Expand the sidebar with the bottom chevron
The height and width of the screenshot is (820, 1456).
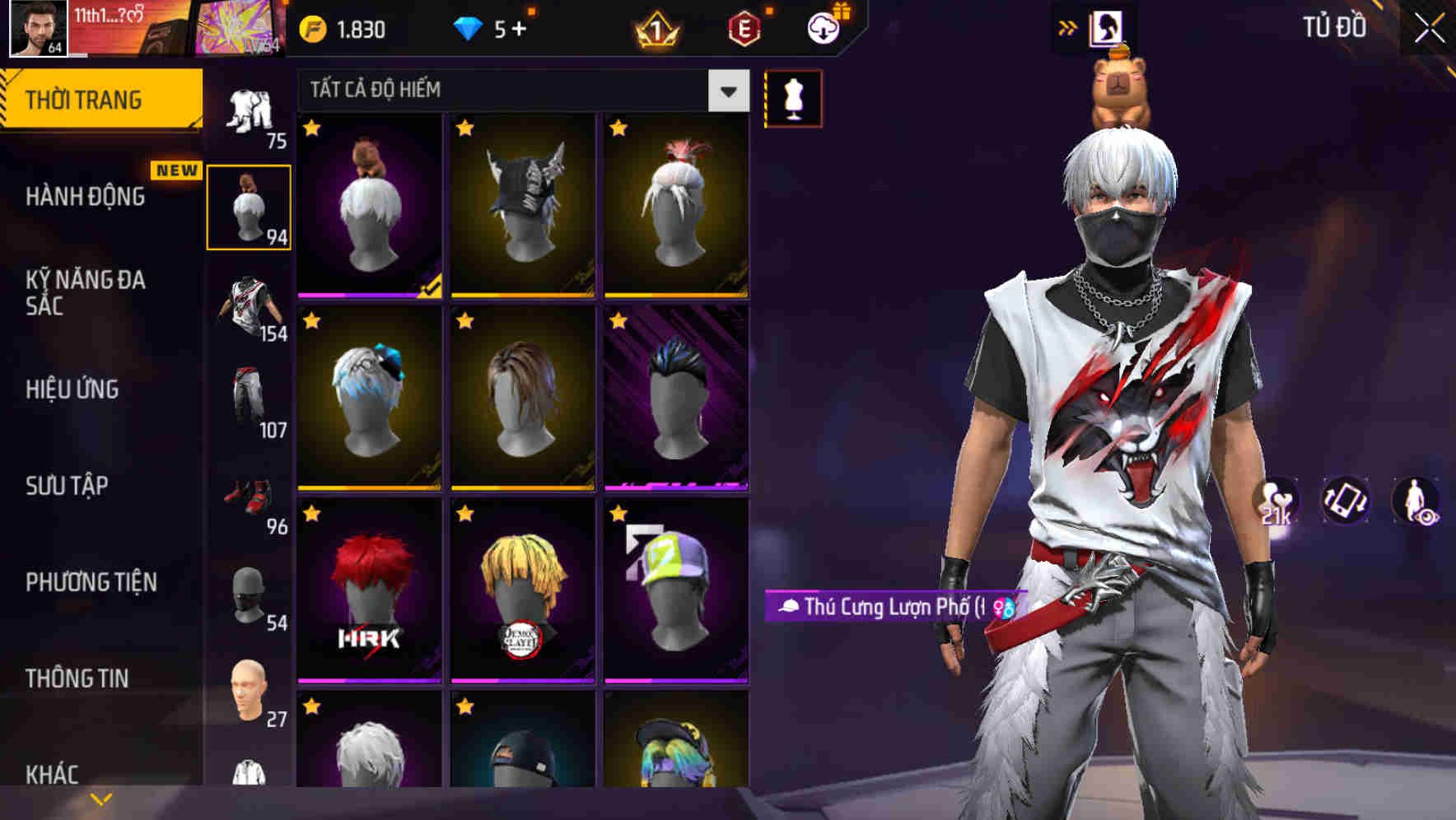(99, 797)
